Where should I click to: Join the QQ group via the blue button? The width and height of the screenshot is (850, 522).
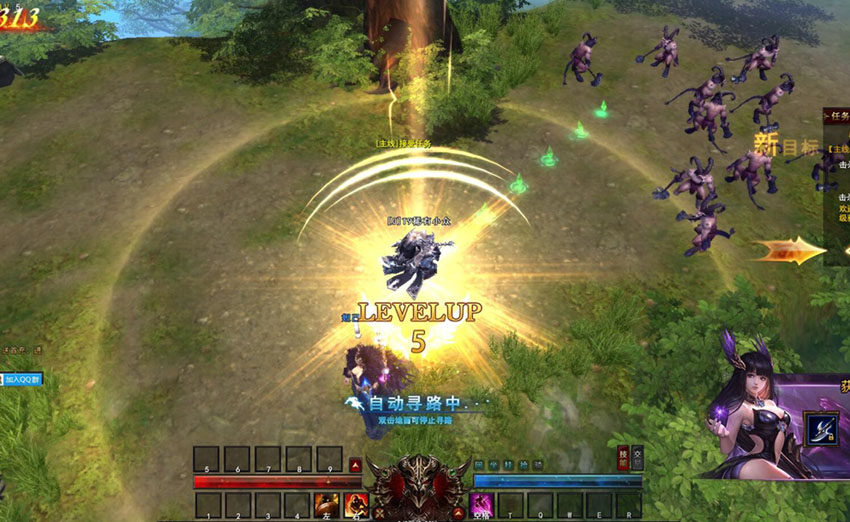[x=21, y=380]
